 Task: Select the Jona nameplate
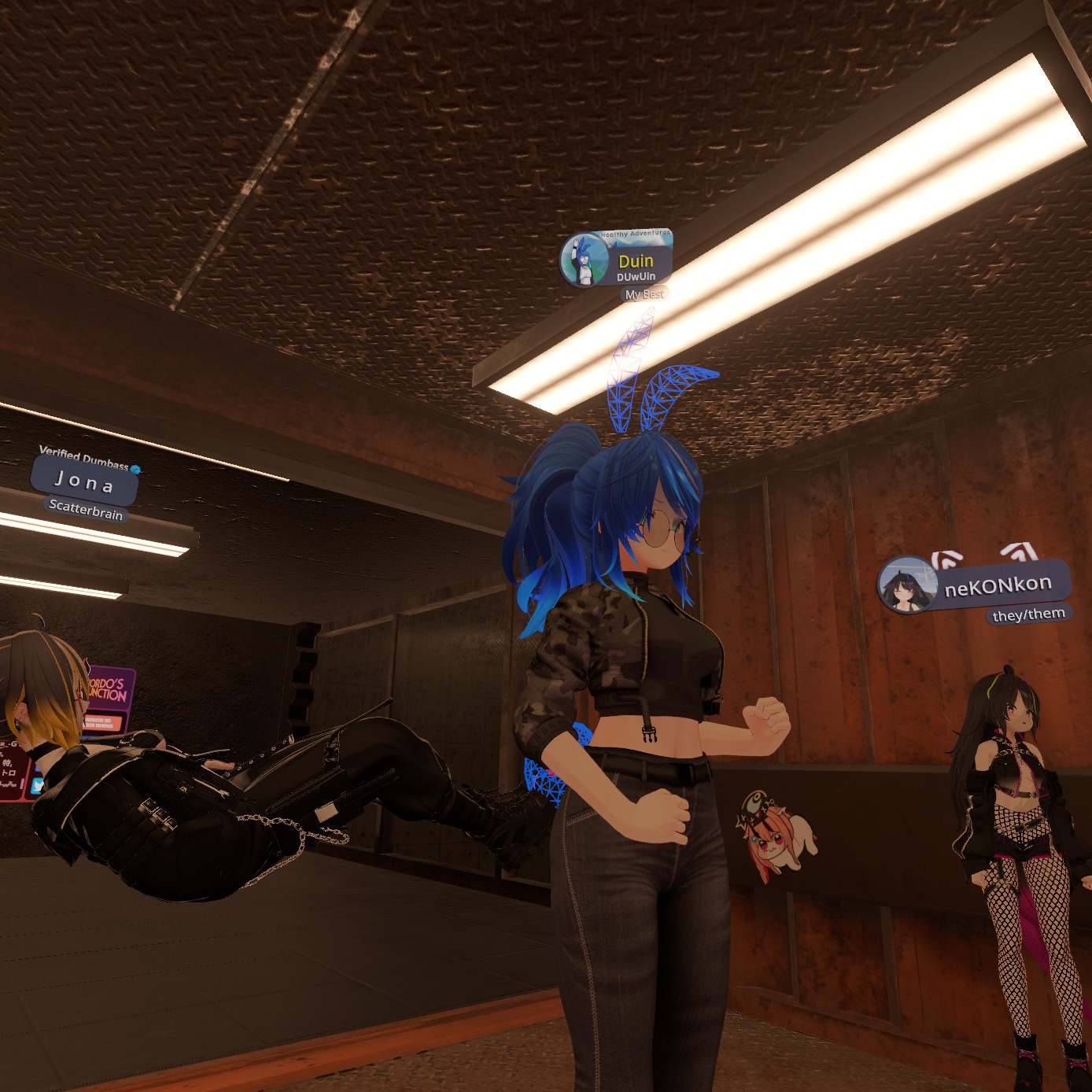[x=85, y=481]
